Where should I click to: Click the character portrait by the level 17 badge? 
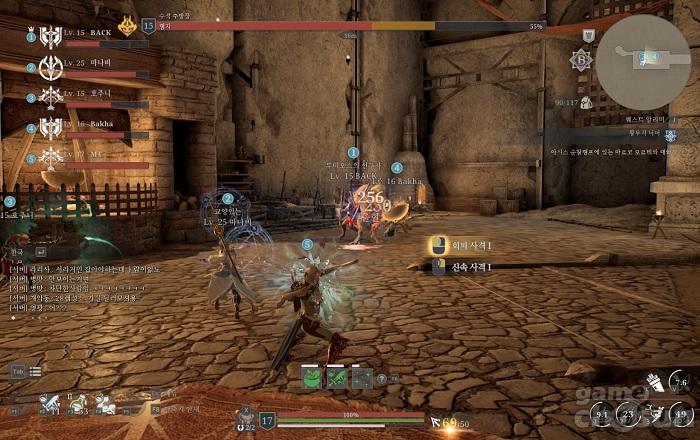pyautogui.click(x=243, y=418)
